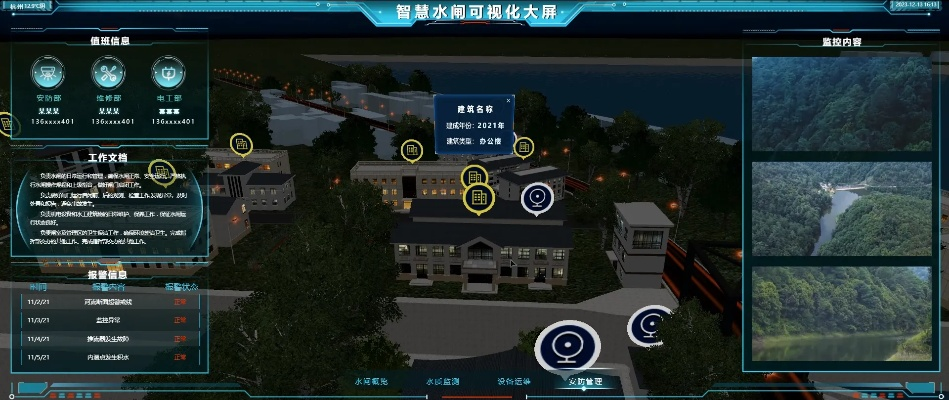Switch to the 水闸概览 tab
The image size is (949, 400).
(x=370, y=382)
